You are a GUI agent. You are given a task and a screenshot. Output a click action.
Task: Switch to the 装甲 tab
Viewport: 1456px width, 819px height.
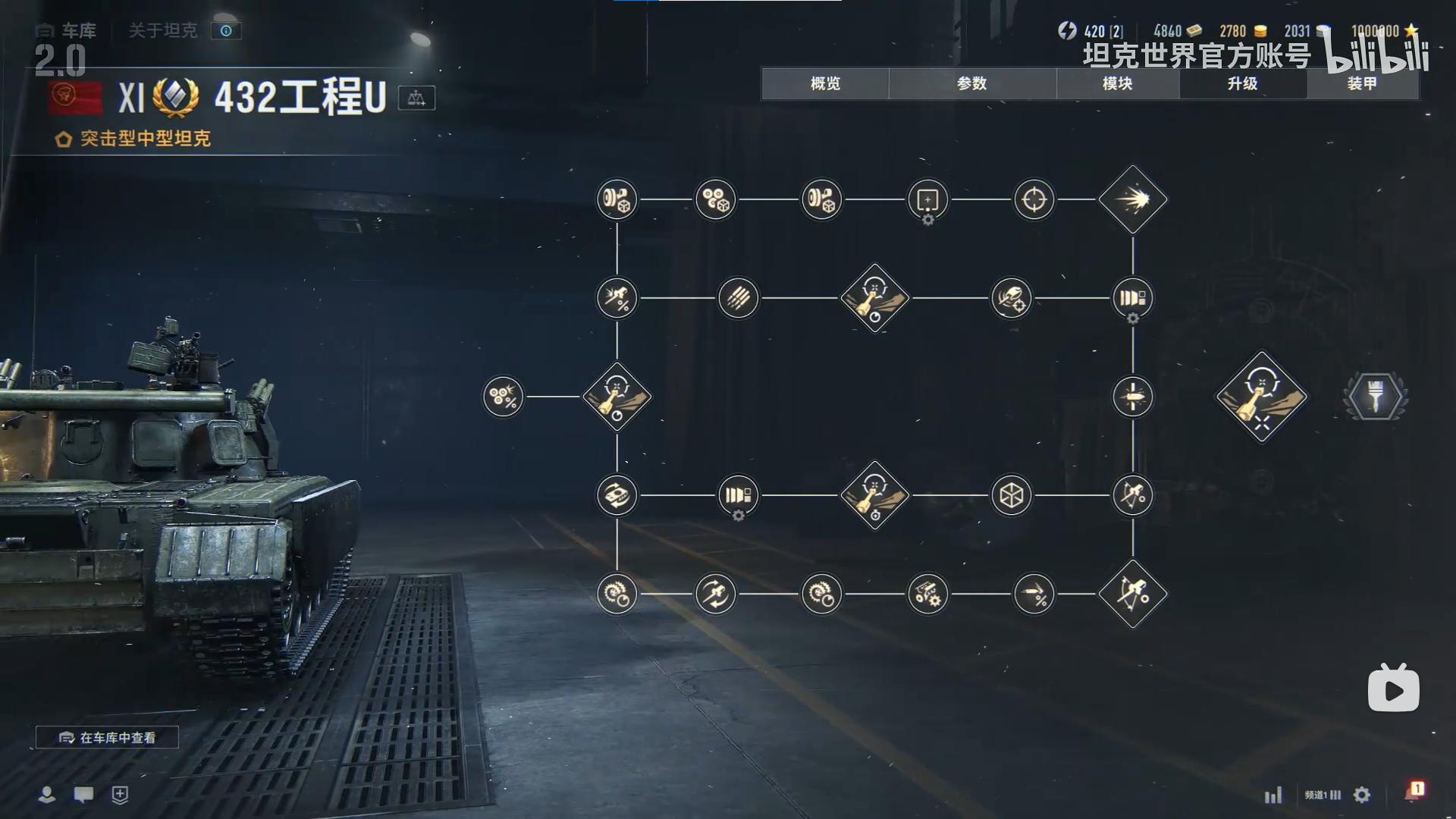1362,83
